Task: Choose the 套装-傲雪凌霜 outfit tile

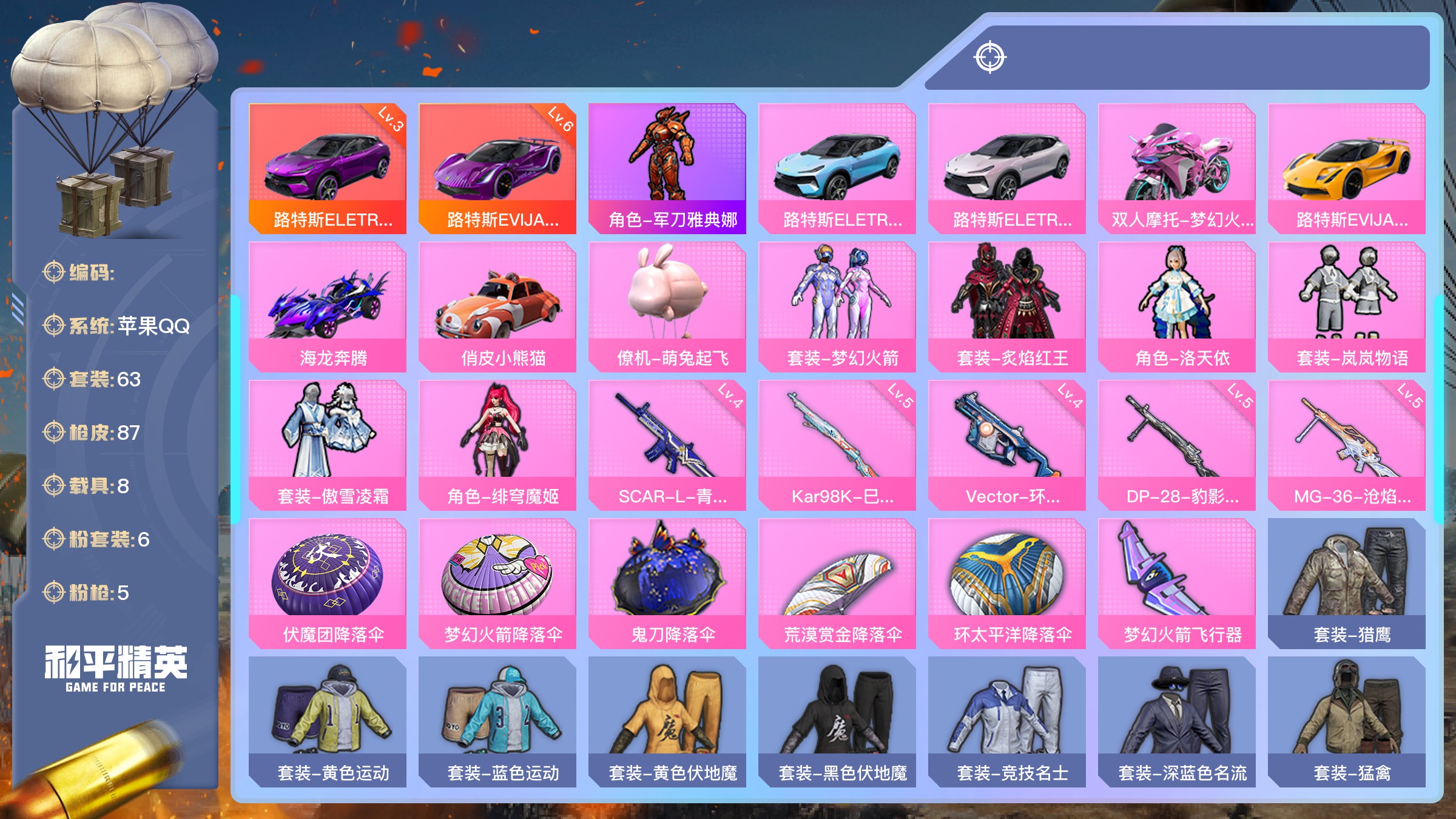Action: 328,445
